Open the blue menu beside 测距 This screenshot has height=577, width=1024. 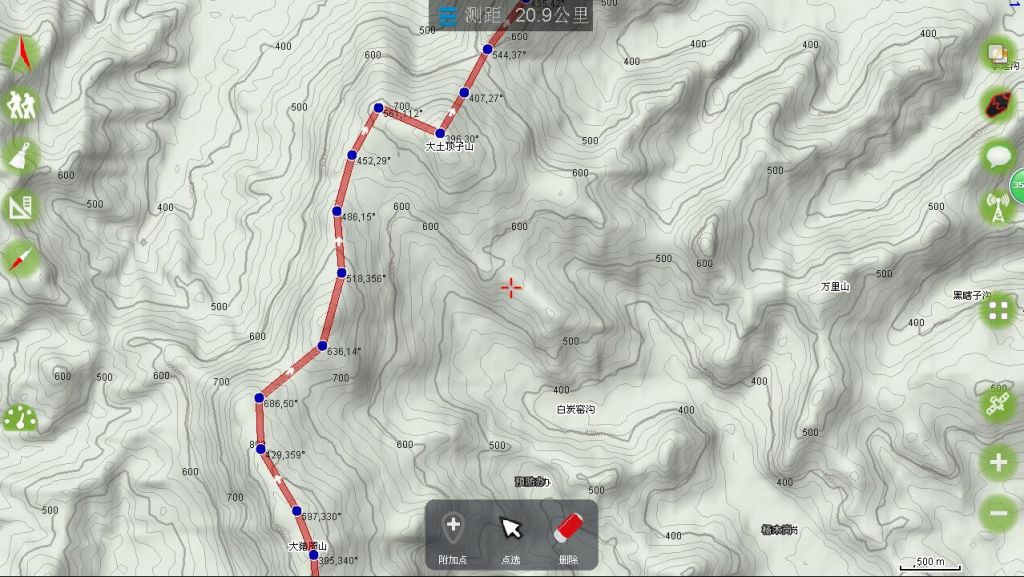447,15
